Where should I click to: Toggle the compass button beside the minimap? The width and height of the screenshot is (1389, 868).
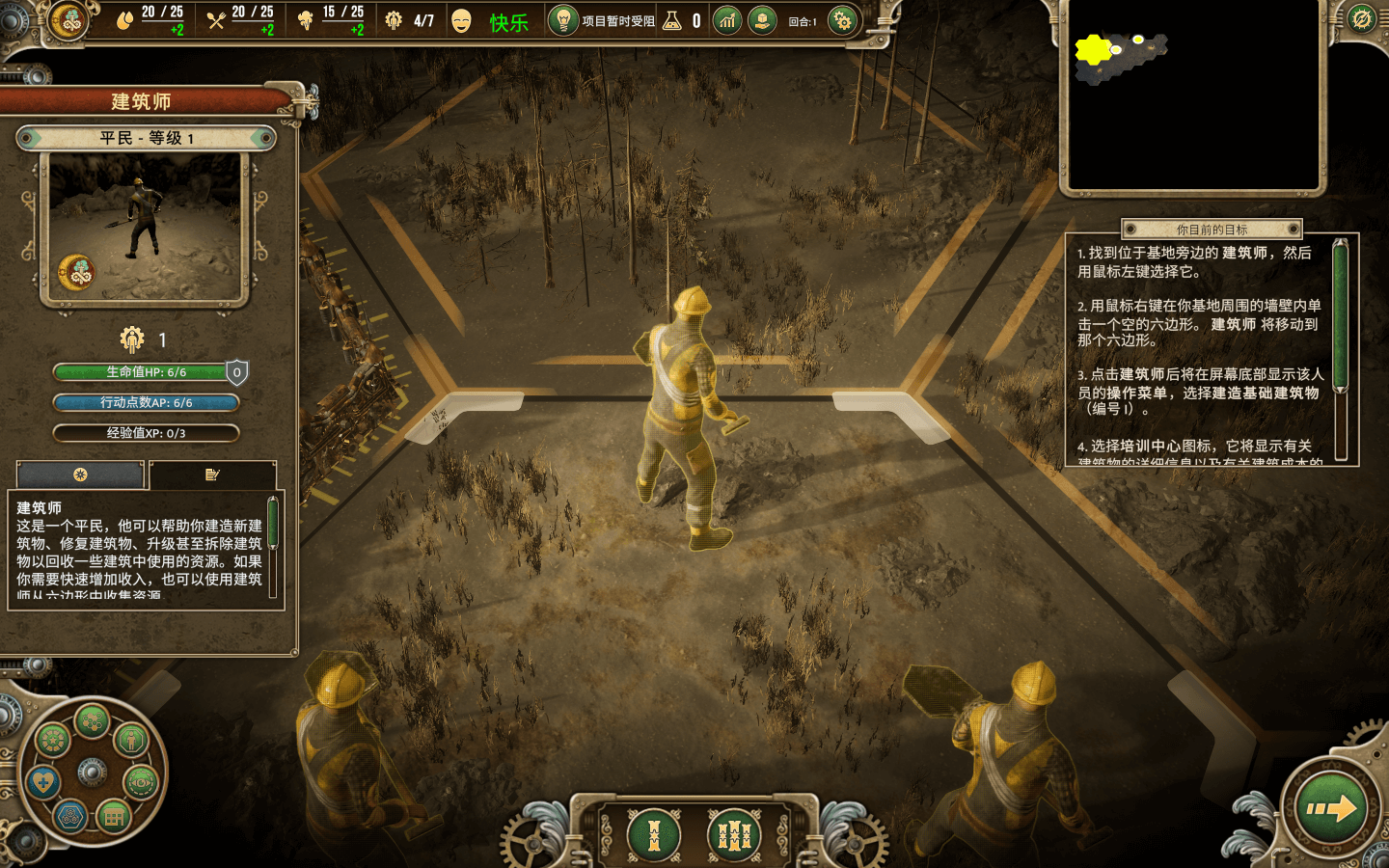tap(1361, 19)
